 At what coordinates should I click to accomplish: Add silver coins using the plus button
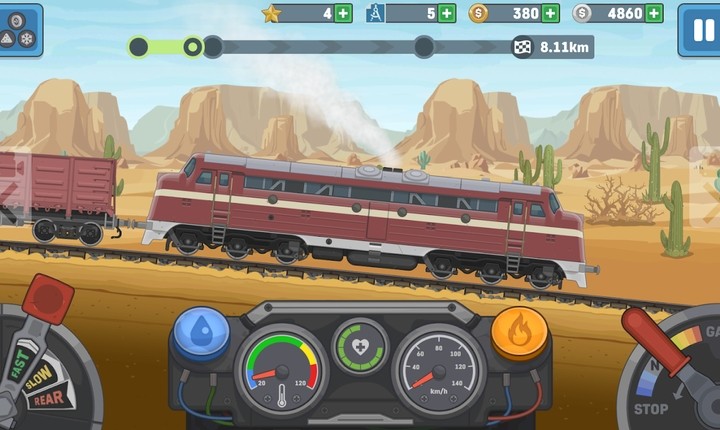(x=653, y=13)
